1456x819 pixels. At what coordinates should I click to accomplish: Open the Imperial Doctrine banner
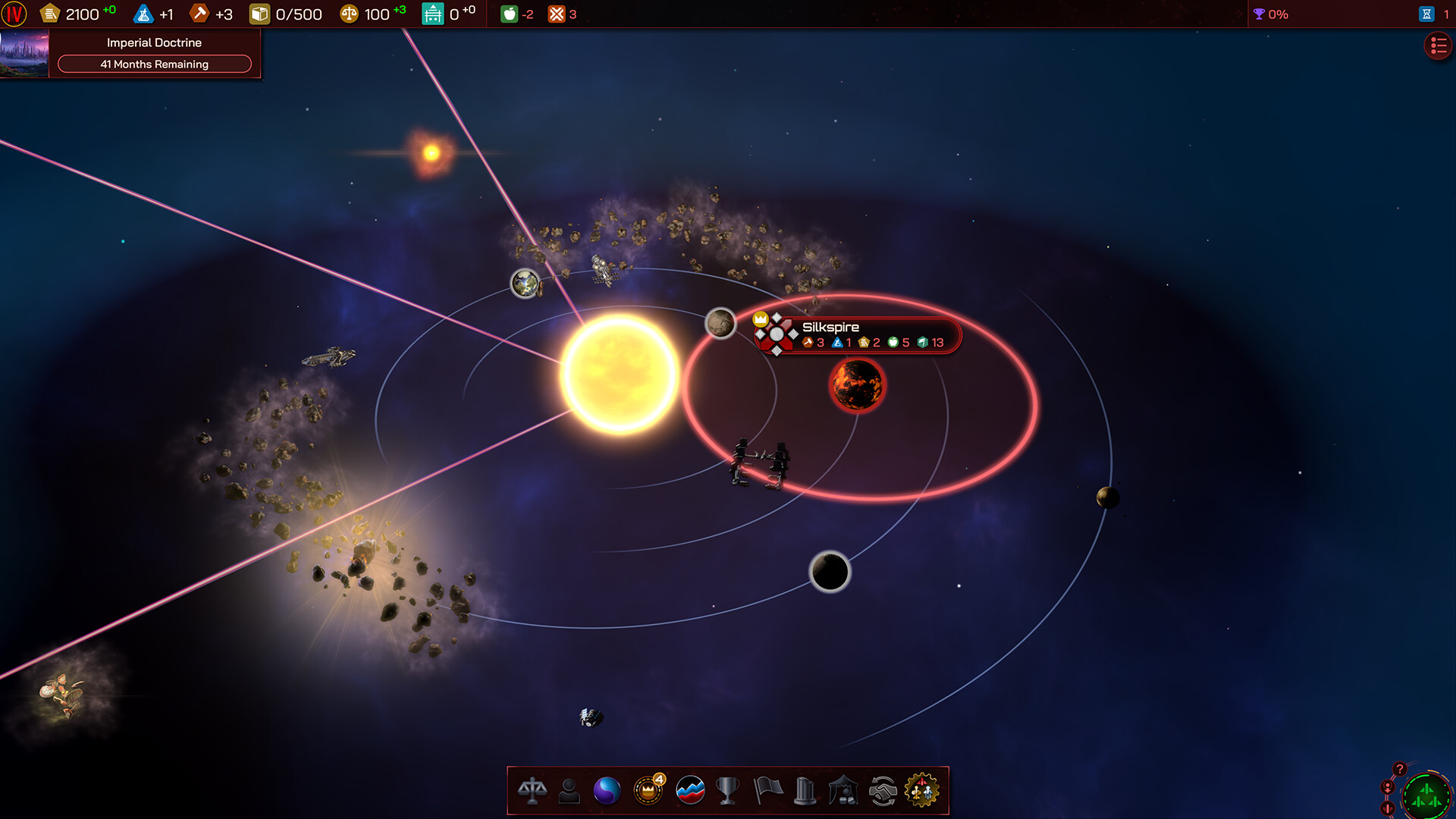pos(154,42)
